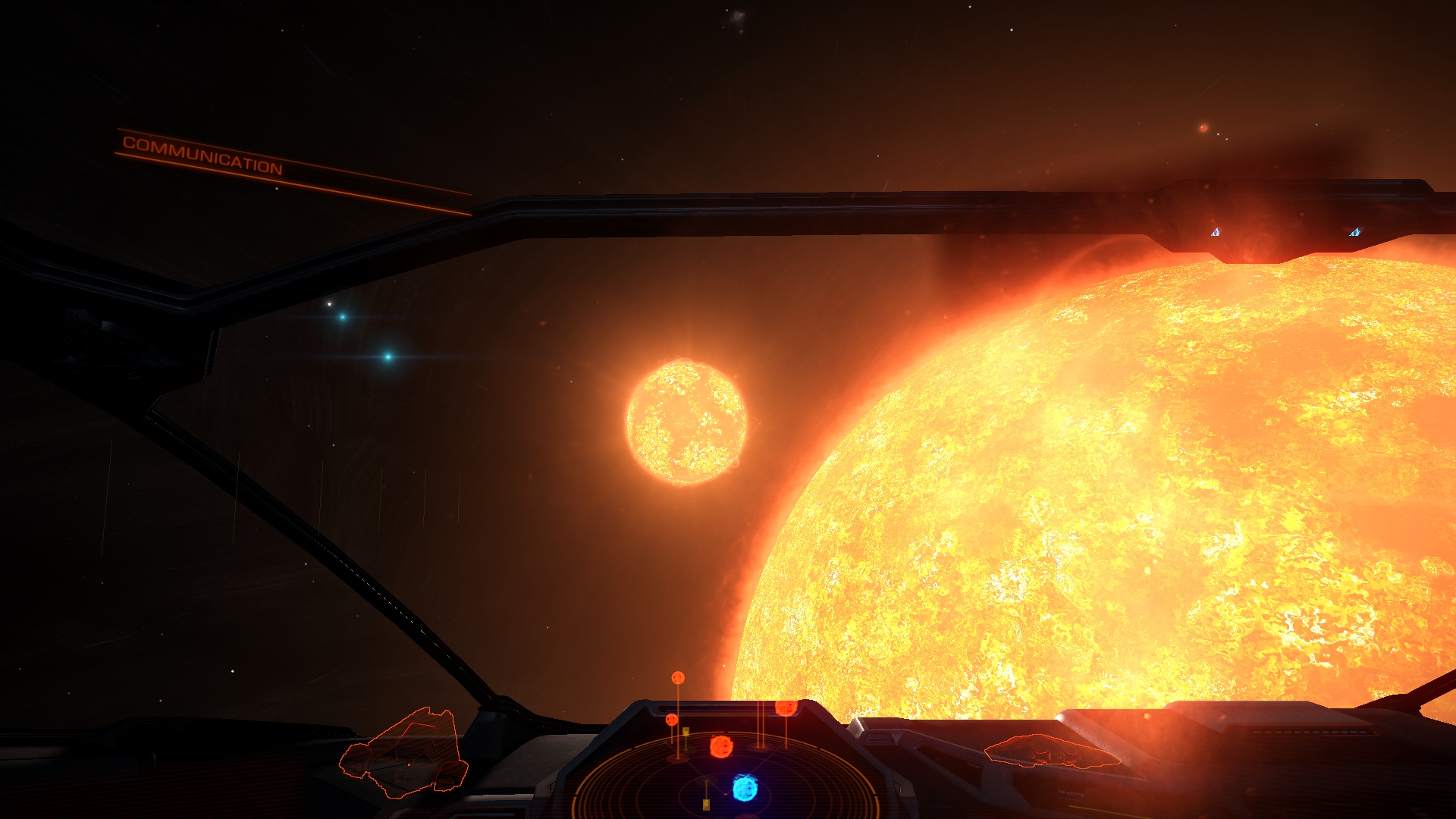Select the ship hologram right of the scanner

(1051, 752)
